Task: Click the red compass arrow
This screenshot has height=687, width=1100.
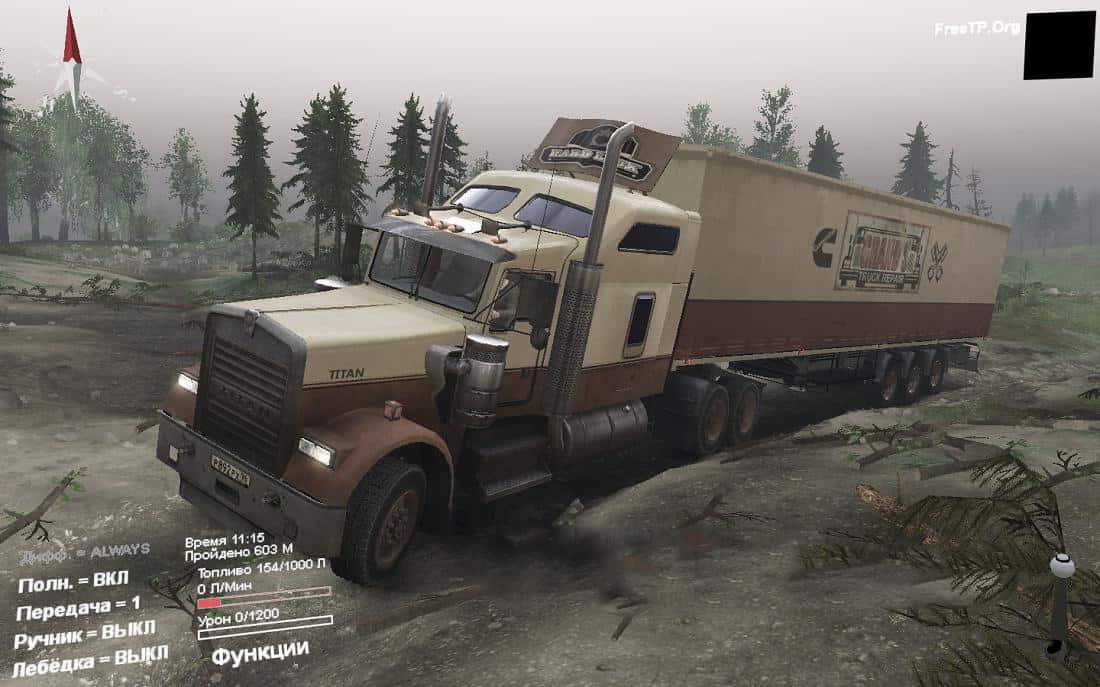Action: (71, 38)
